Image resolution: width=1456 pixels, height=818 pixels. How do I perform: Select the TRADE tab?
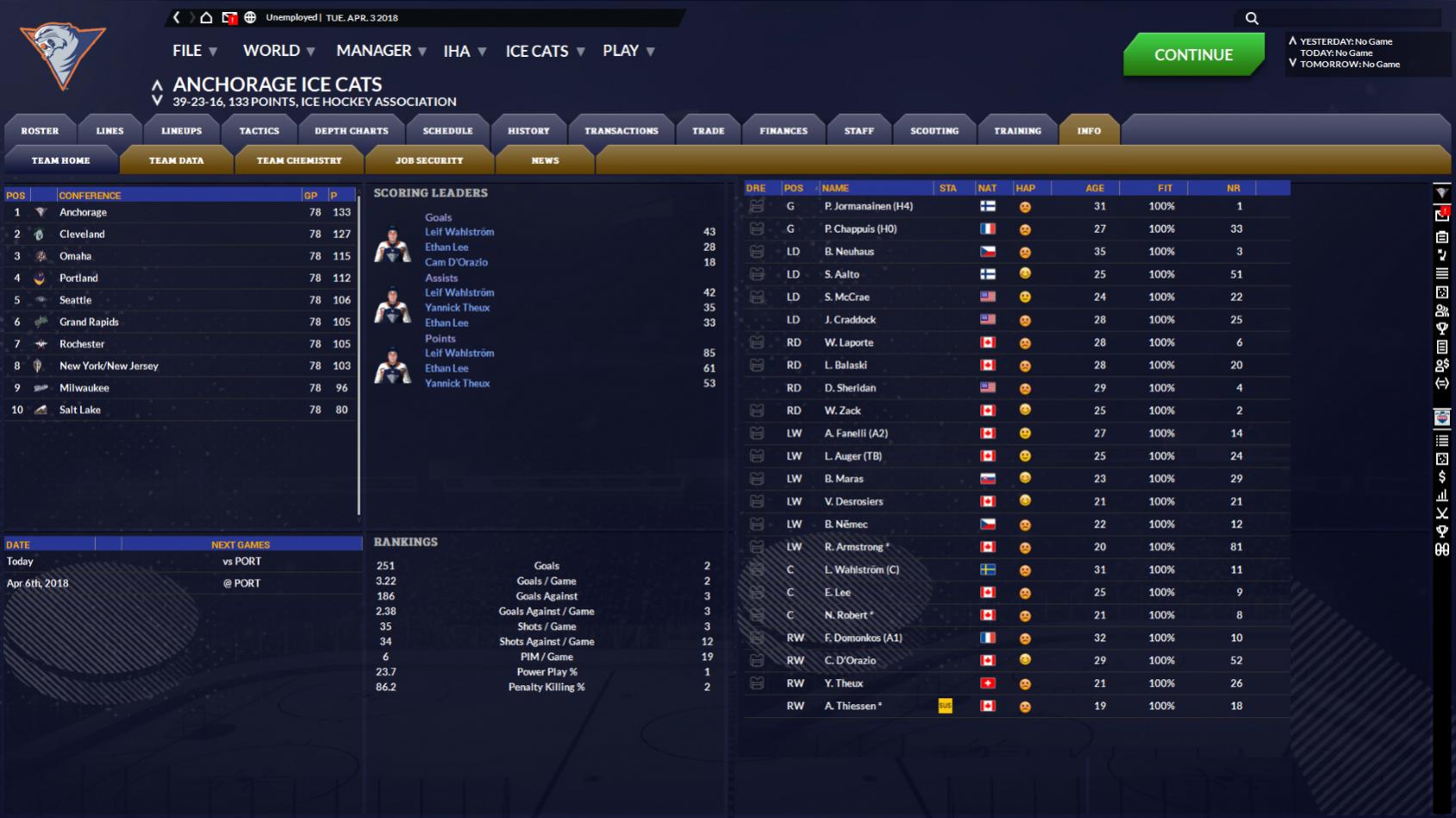(708, 131)
